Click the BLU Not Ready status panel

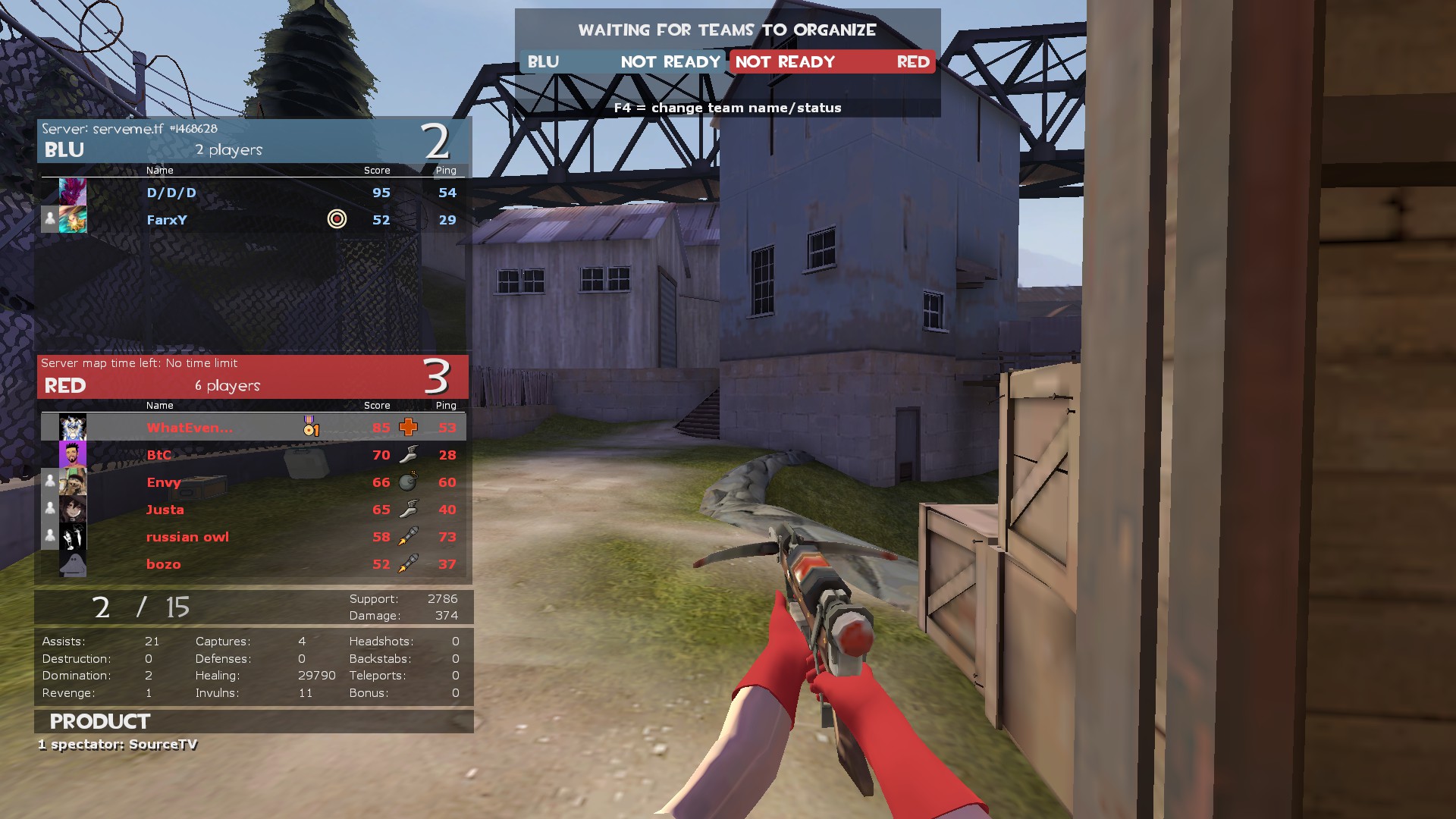623,62
